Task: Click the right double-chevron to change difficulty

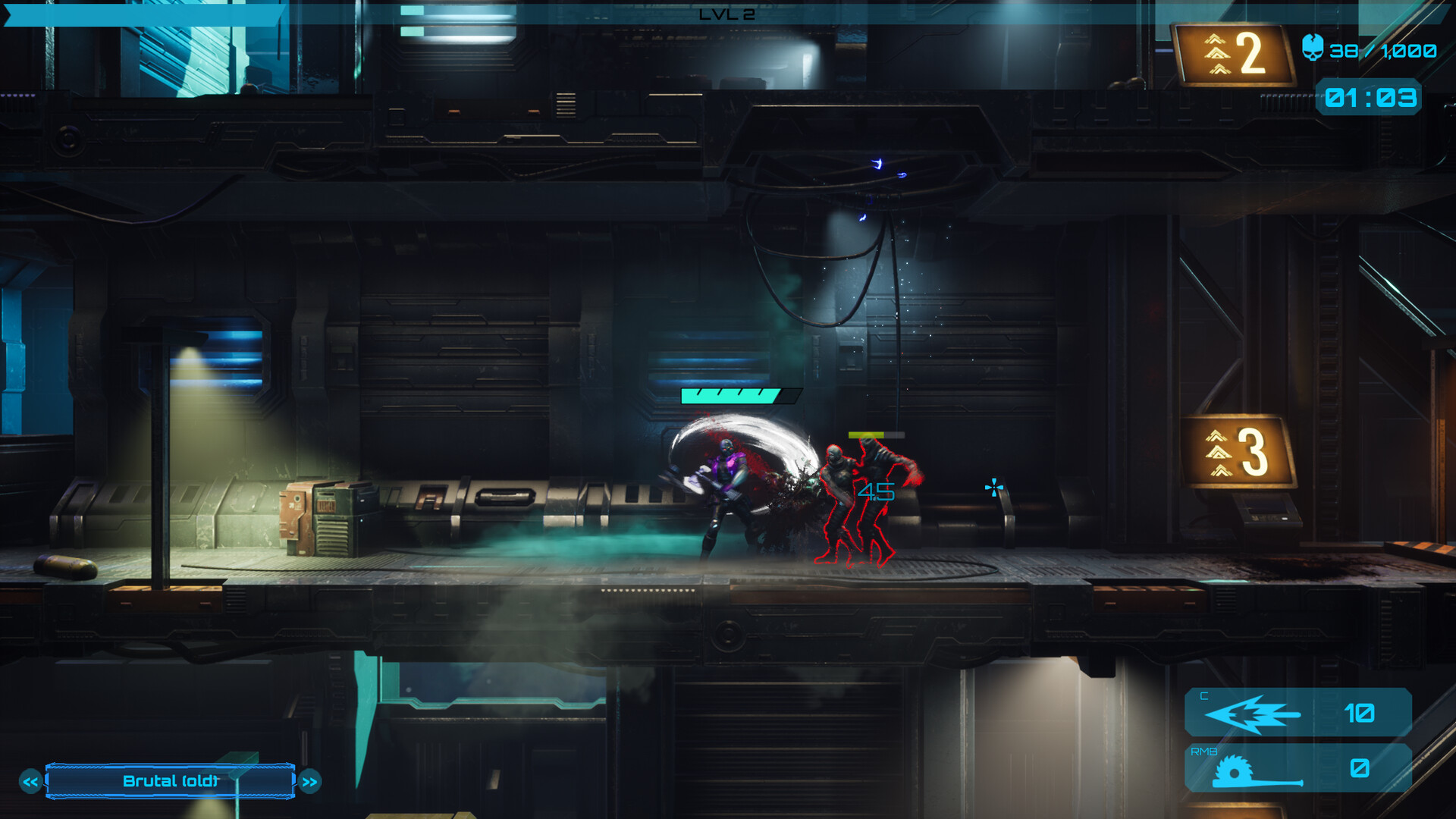Action: (x=308, y=780)
